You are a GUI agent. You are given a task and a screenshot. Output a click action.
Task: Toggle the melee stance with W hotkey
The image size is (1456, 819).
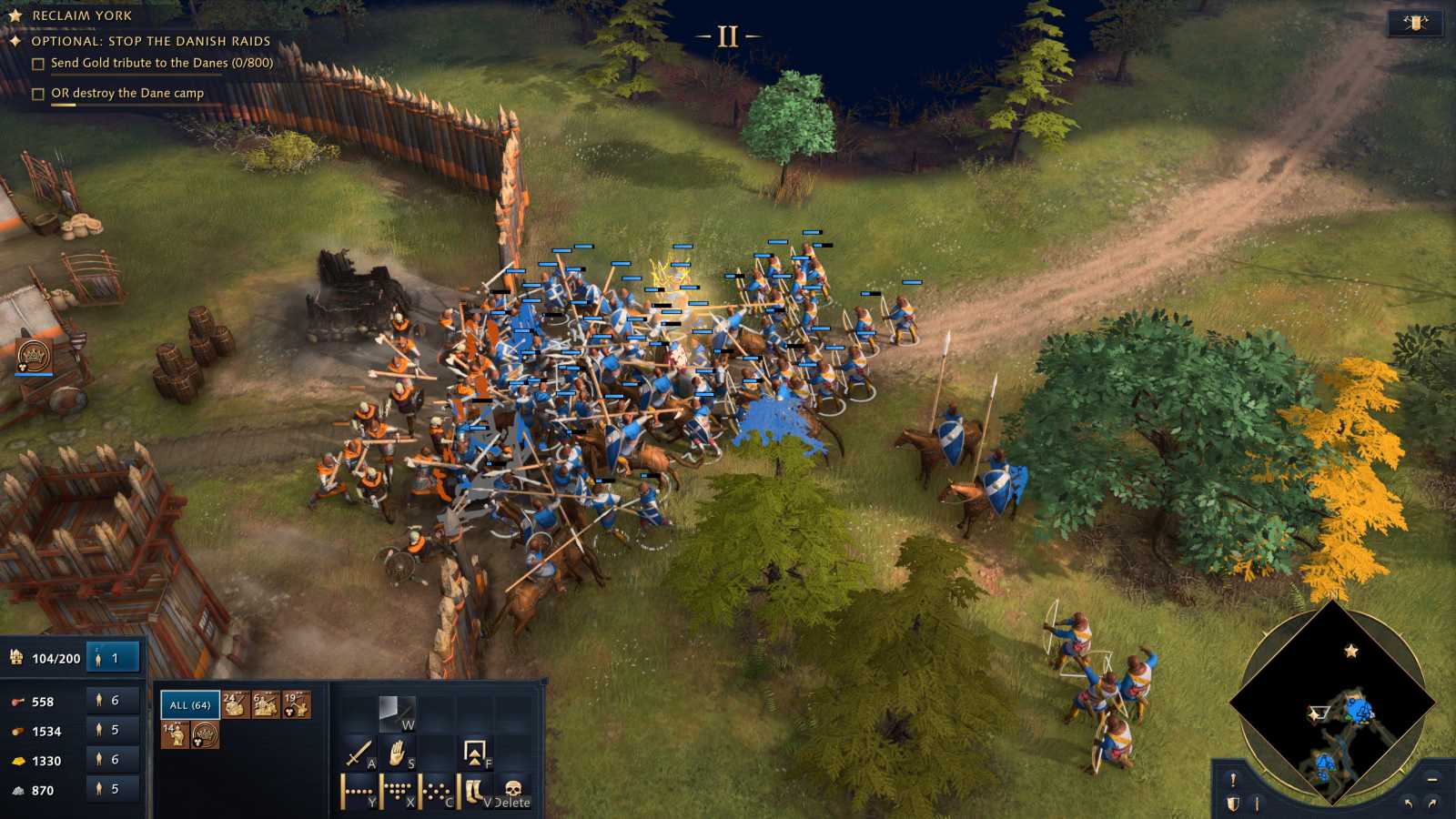[x=397, y=713]
